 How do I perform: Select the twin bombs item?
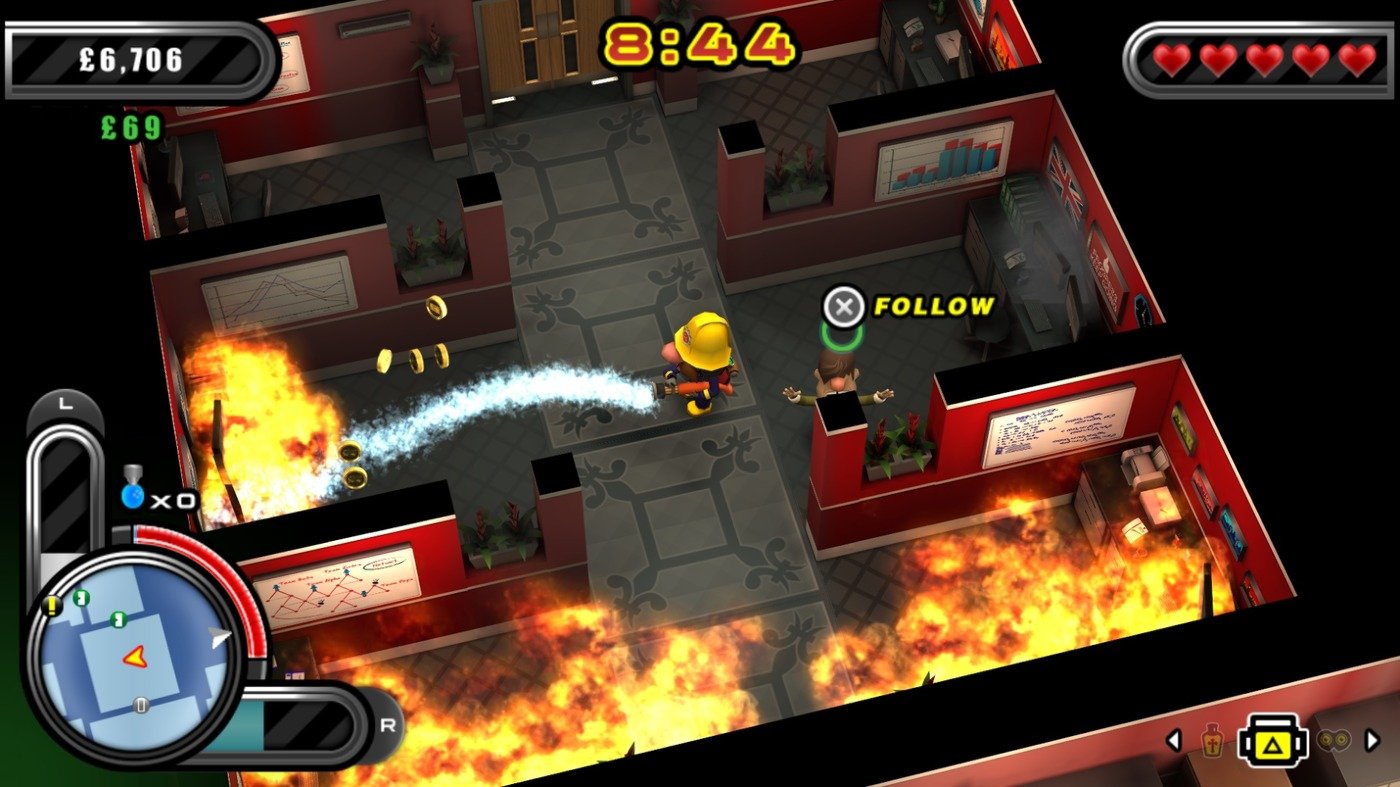tap(1334, 740)
